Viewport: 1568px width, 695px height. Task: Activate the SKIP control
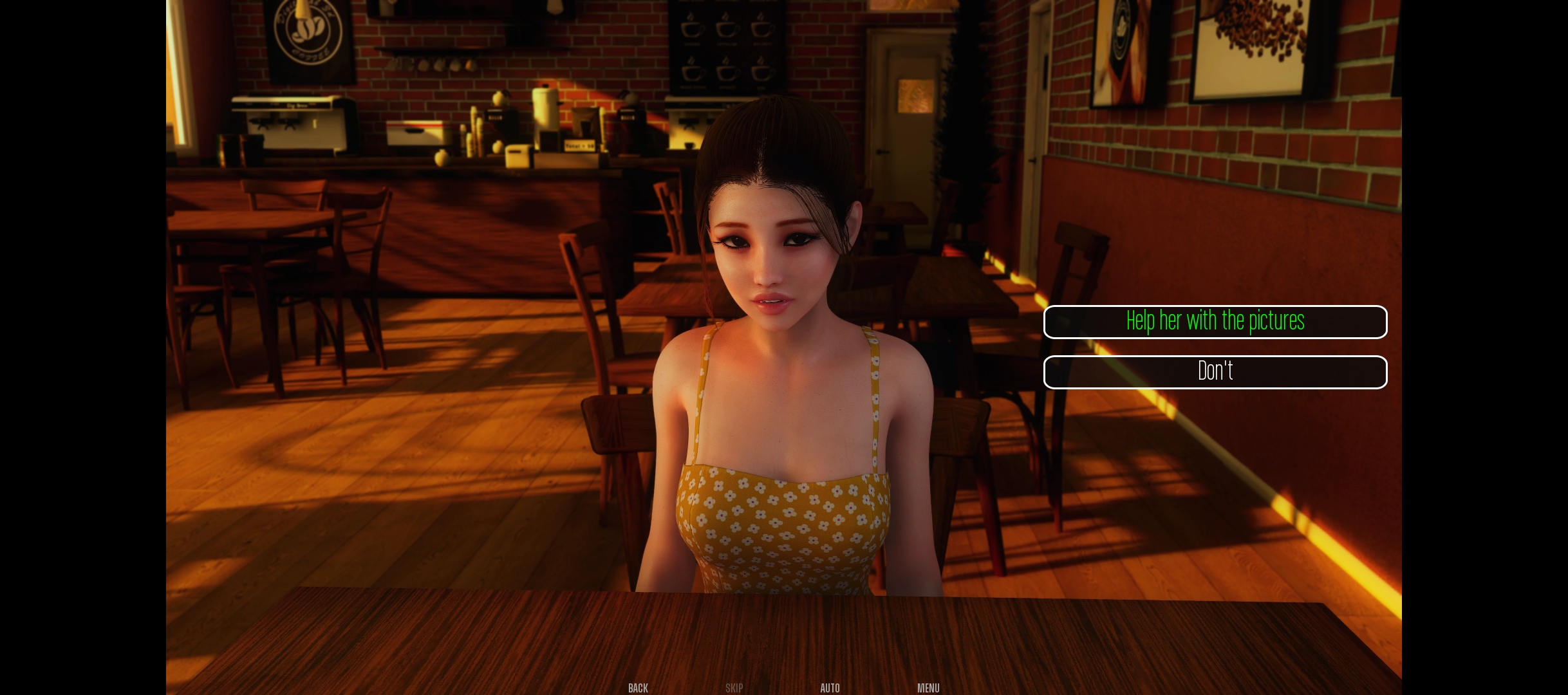pyautogui.click(x=734, y=688)
